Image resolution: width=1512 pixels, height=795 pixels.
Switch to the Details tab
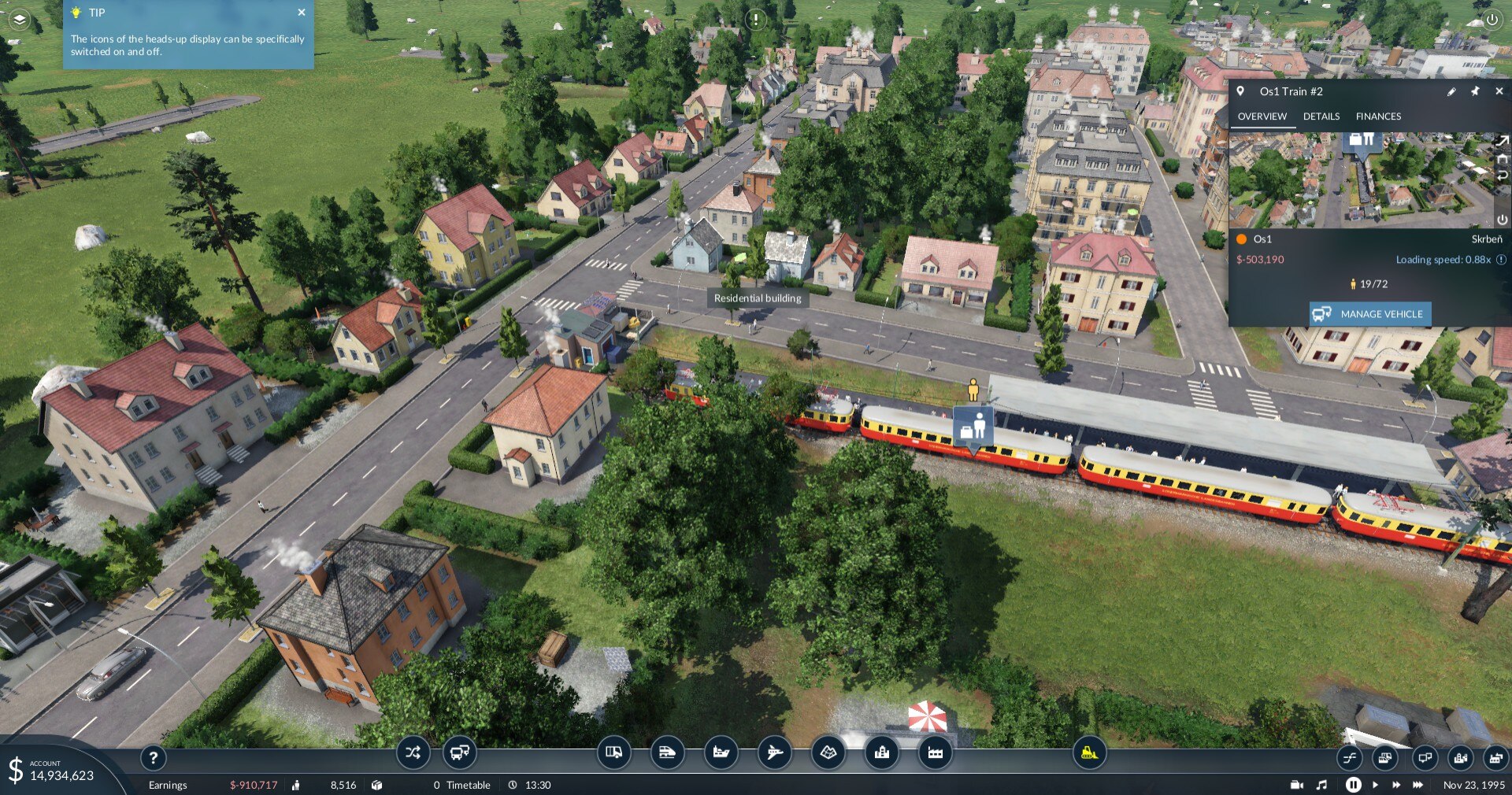[1321, 116]
